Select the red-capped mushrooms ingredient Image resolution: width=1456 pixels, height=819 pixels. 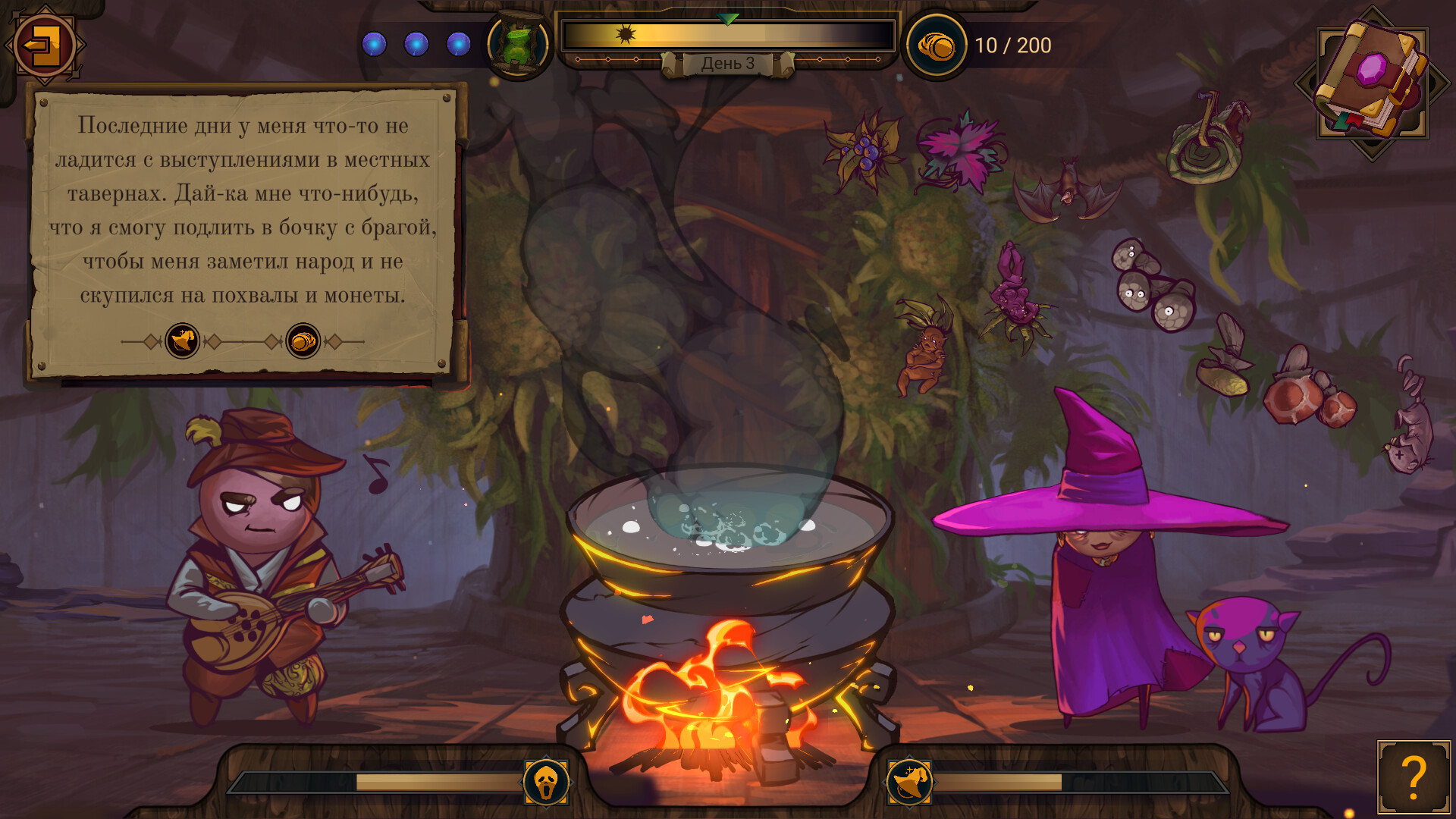coord(1308,394)
